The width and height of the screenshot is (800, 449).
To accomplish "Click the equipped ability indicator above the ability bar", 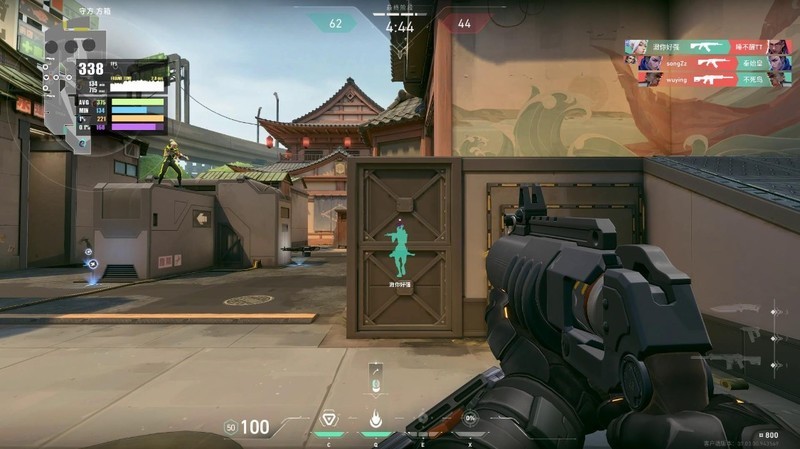I will click(x=375, y=379).
